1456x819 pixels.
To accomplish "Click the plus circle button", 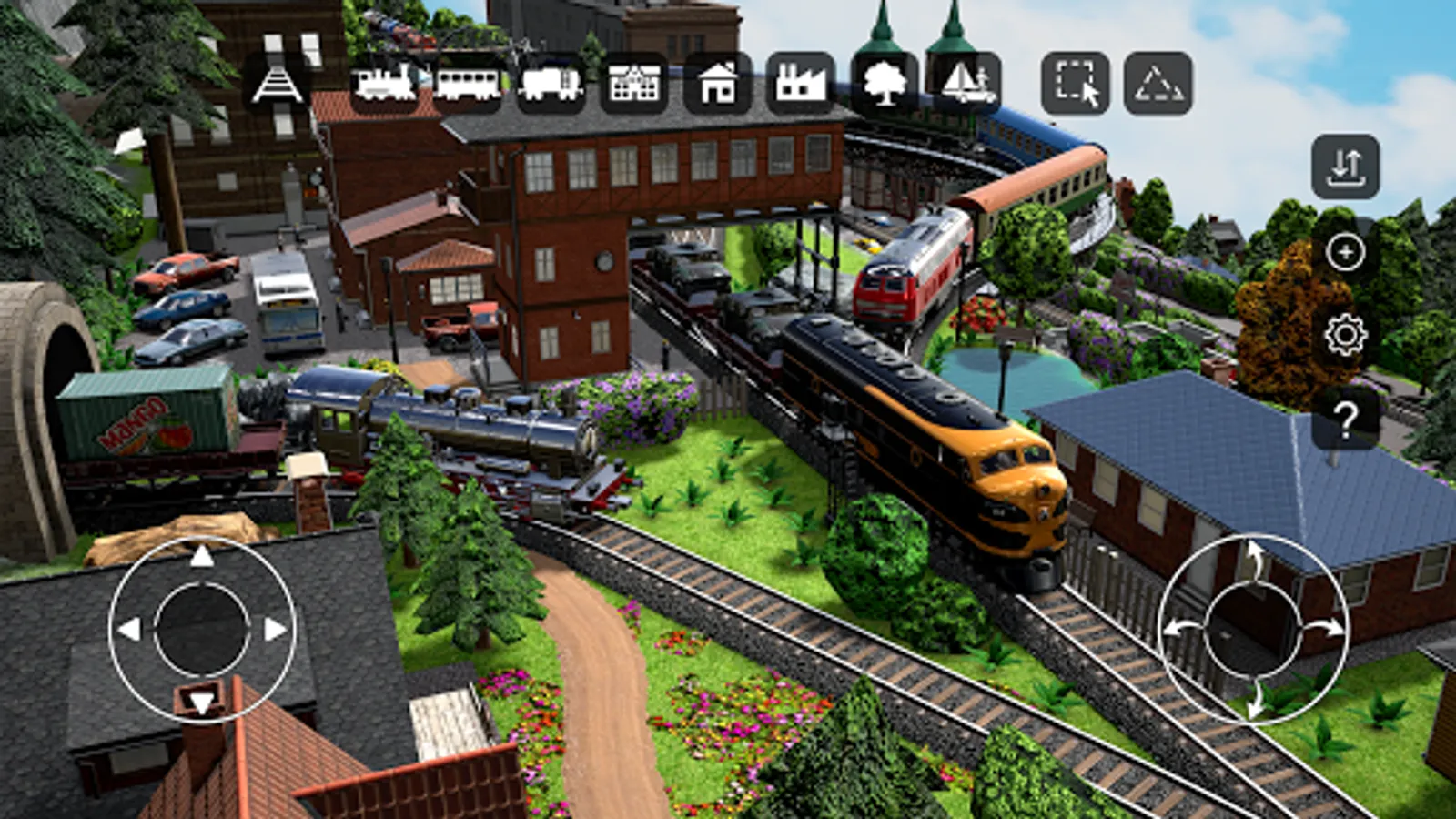I will (x=1345, y=252).
